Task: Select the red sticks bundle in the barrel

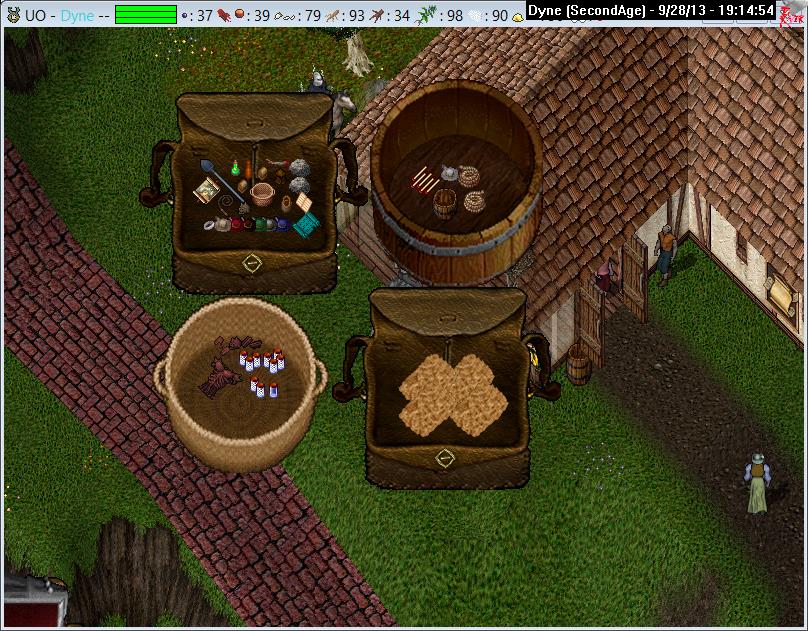Action: coord(423,180)
